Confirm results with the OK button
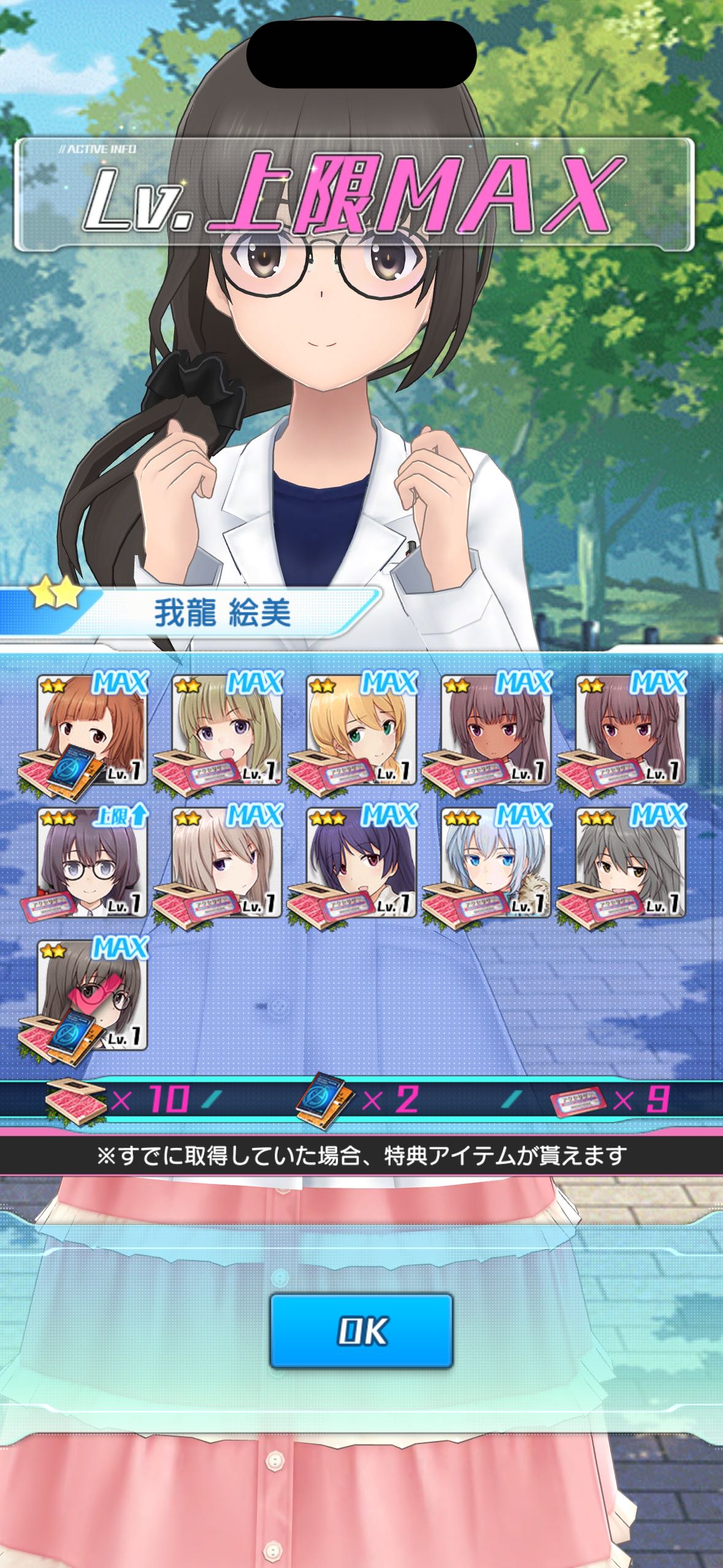The width and height of the screenshot is (723, 1568). click(x=361, y=1331)
